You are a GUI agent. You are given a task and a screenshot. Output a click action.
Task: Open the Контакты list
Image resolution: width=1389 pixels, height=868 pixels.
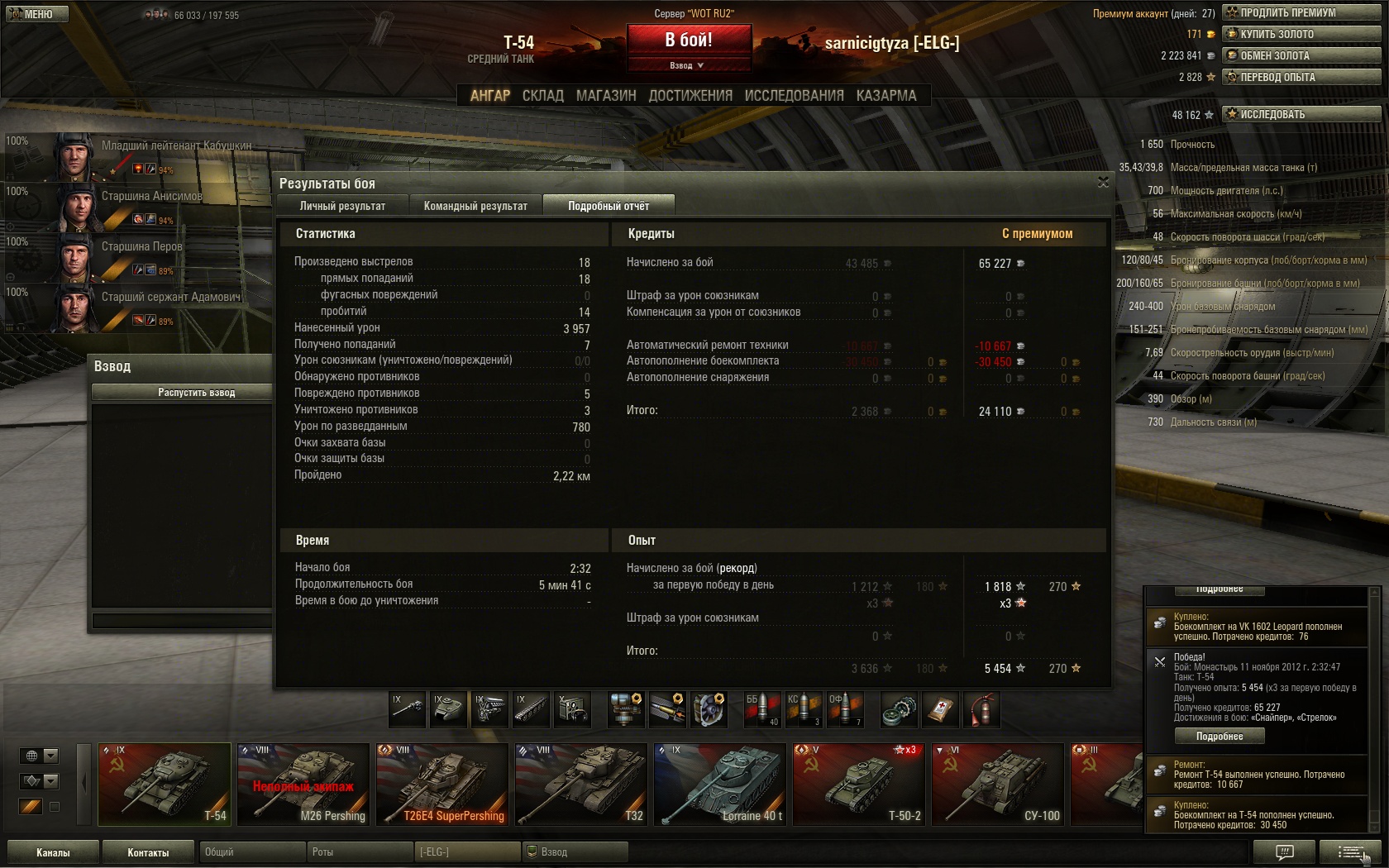(148, 852)
